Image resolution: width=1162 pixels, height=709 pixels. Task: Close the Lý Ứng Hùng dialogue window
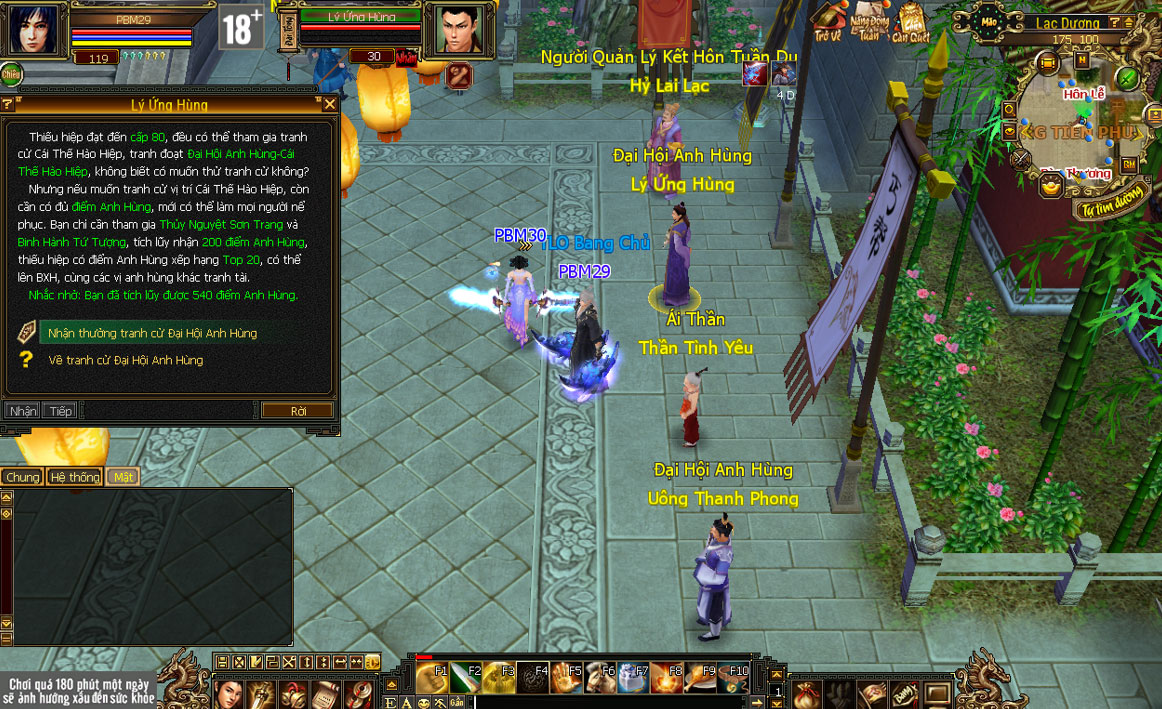tap(330, 104)
